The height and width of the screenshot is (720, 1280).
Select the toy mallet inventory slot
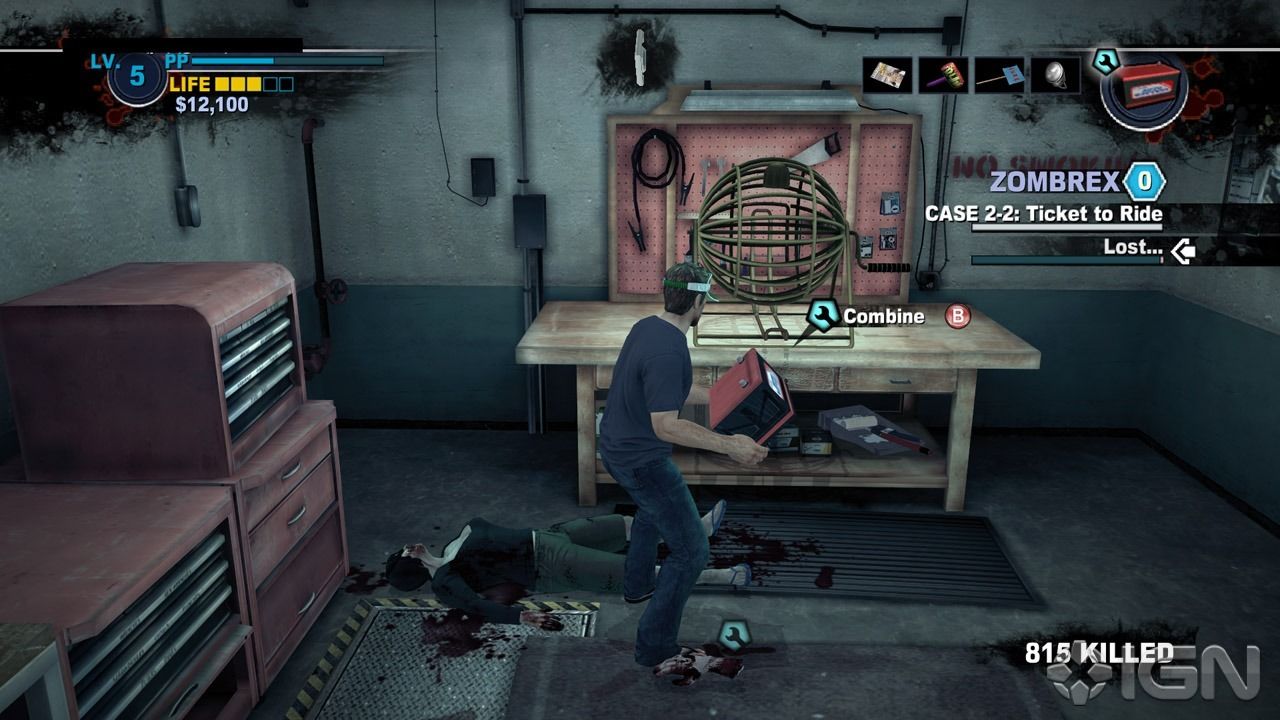tap(943, 75)
